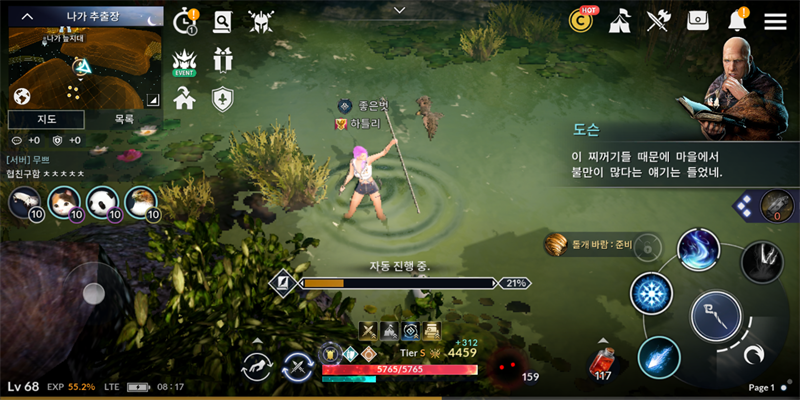Open the crossed axes menu
Viewport: 800px width, 400px height.
(658, 21)
